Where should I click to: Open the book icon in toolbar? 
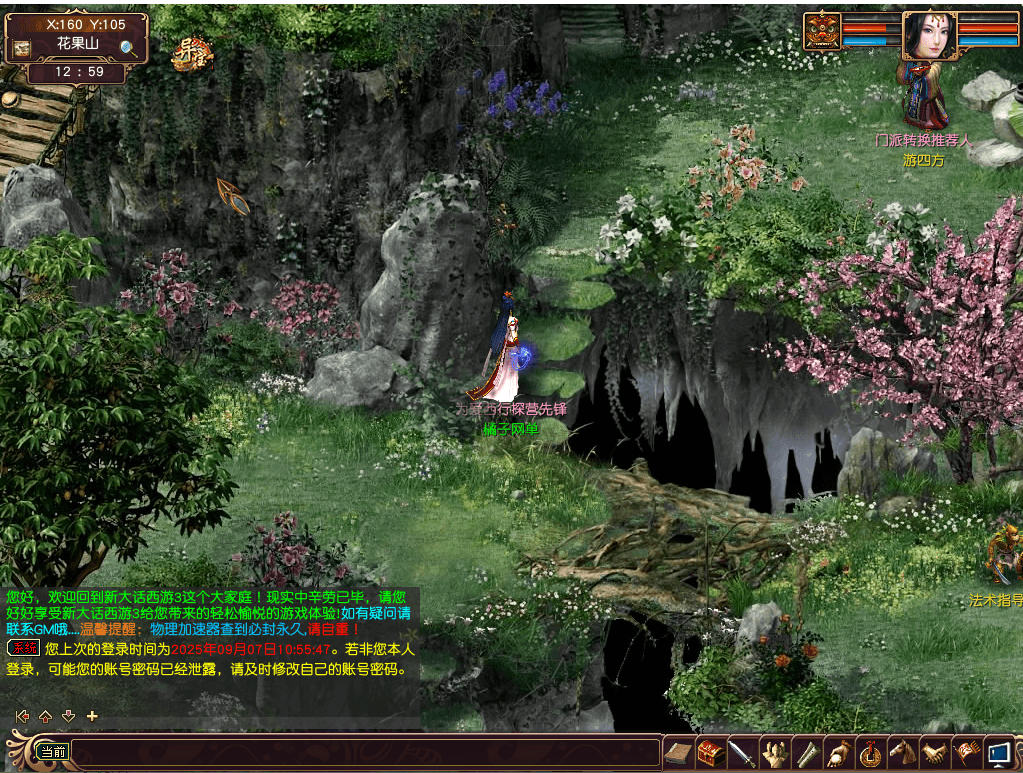[678, 753]
